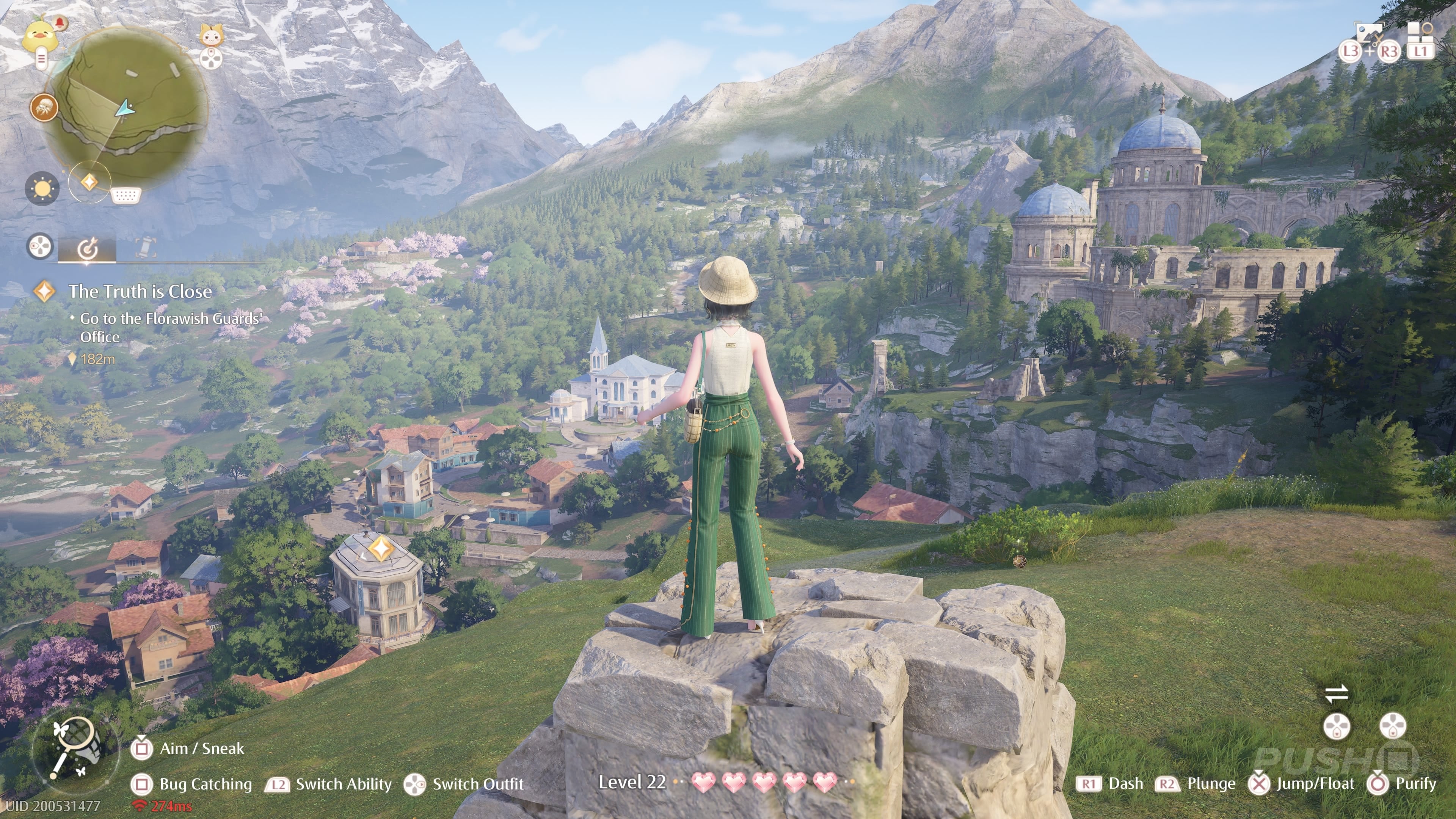1456x819 pixels.
Task: Open the circular minimap
Action: [x=129, y=105]
